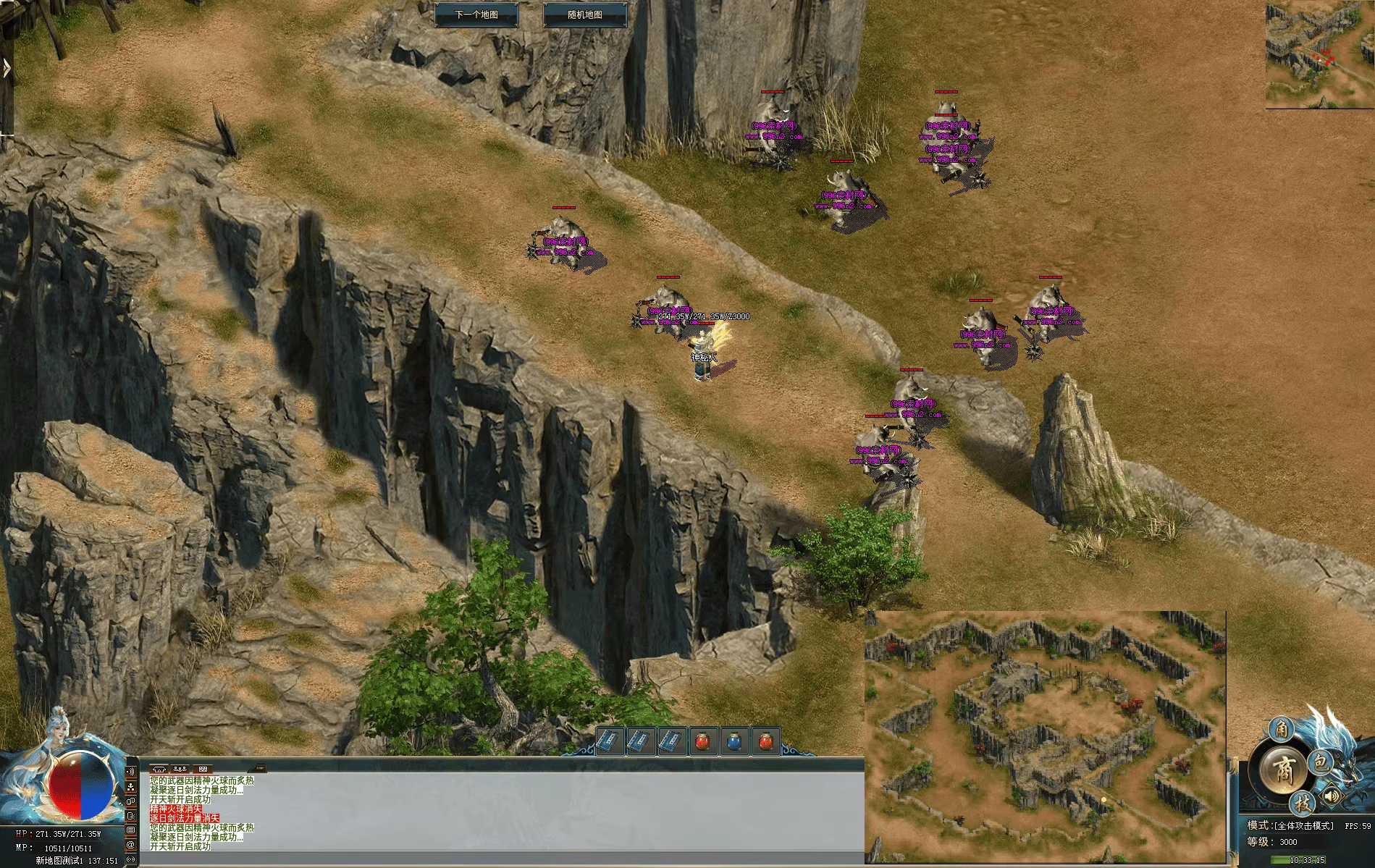Use the first scroll item in the quickbar
This screenshot has width=1375, height=868.
coord(610,742)
